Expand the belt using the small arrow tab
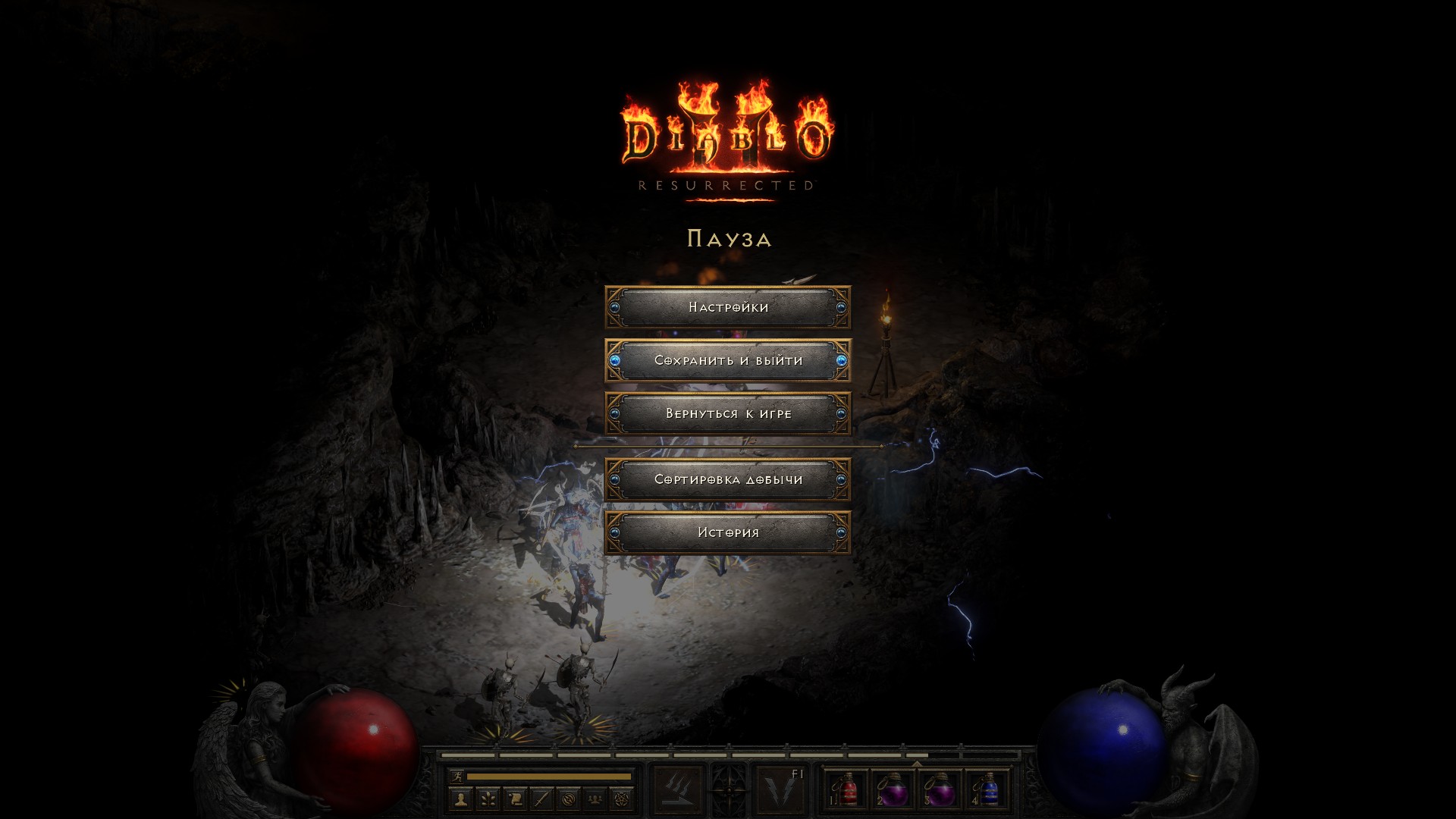The image size is (1456, 819). (917, 764)
